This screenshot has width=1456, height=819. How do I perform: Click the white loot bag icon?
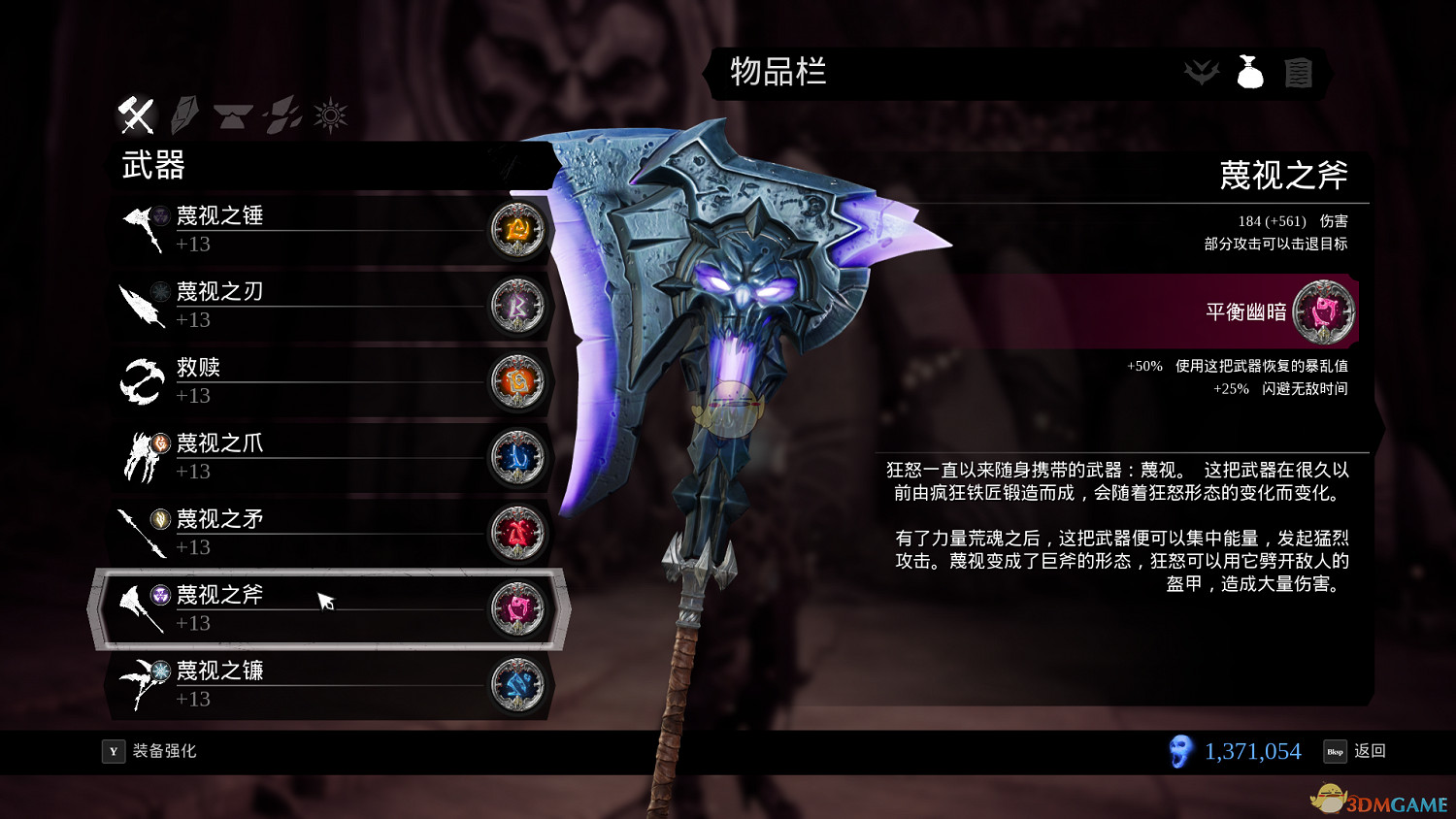[x=1250, y=72]
